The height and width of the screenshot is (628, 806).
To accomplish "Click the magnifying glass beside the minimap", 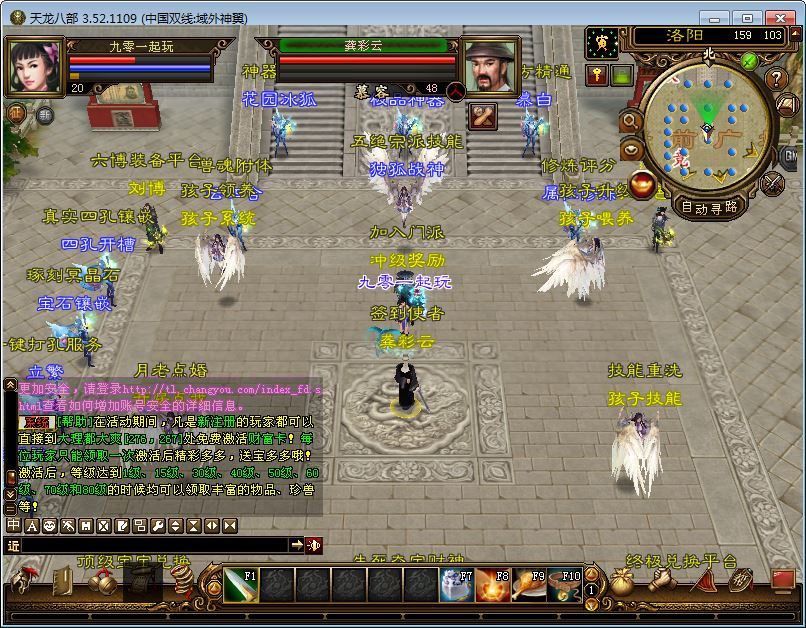I will tap(632, 121).
